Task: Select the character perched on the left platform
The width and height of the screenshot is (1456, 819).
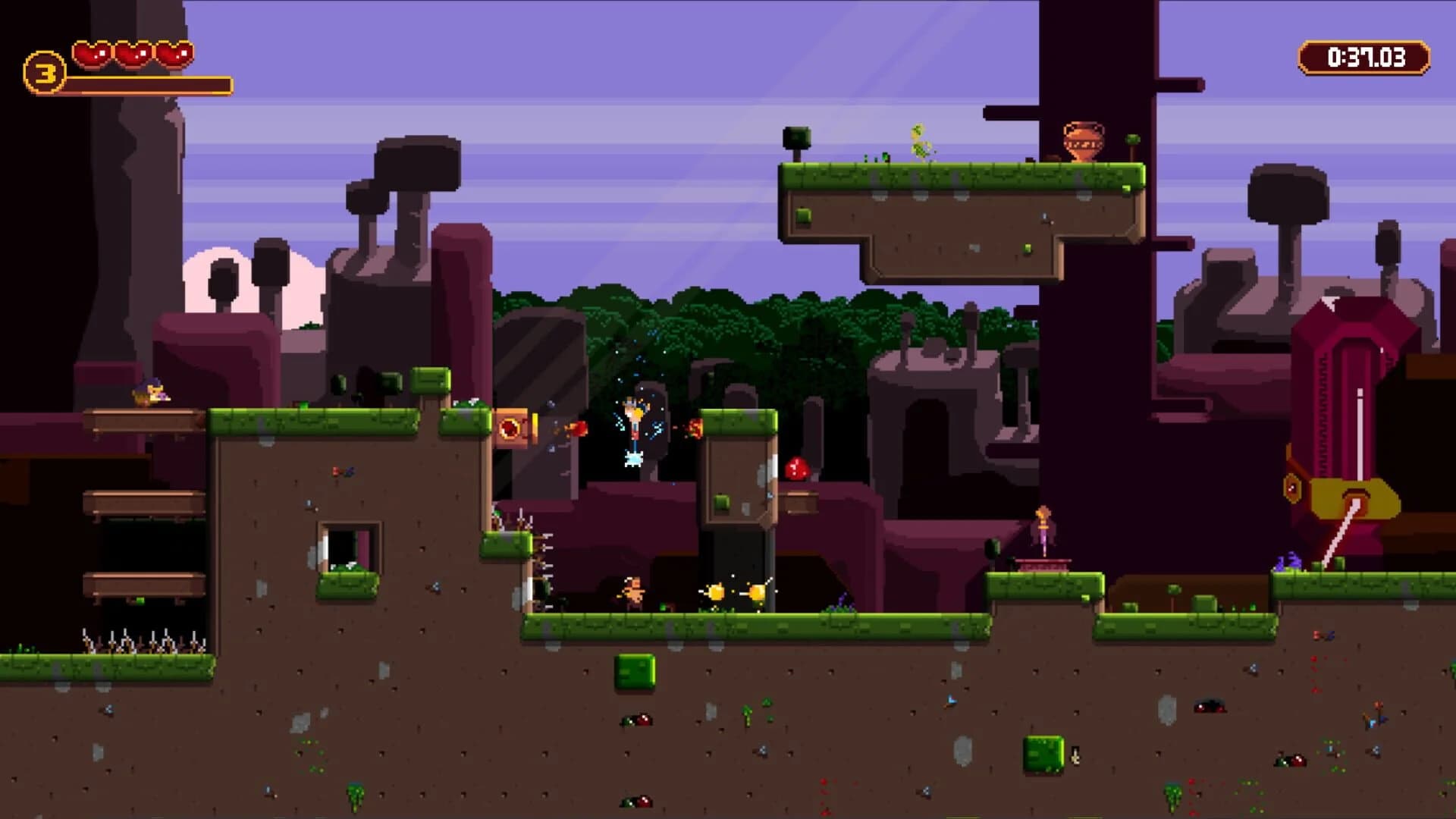Action: click(x=152, y=394)
